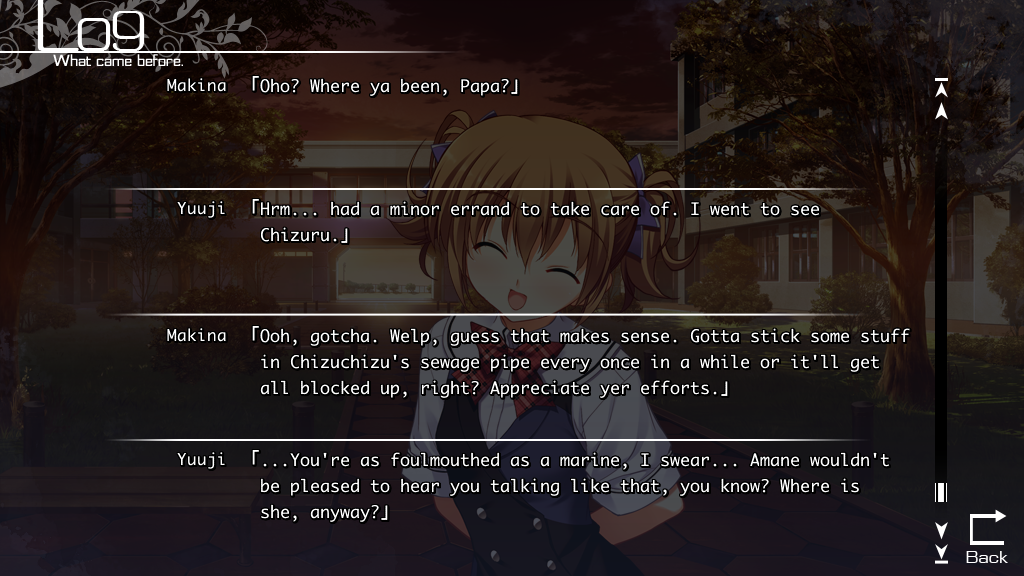Click the Back button to close the log
Image resolution: width=1024 pixels, height=576 pixels.
tap(986, 537)
